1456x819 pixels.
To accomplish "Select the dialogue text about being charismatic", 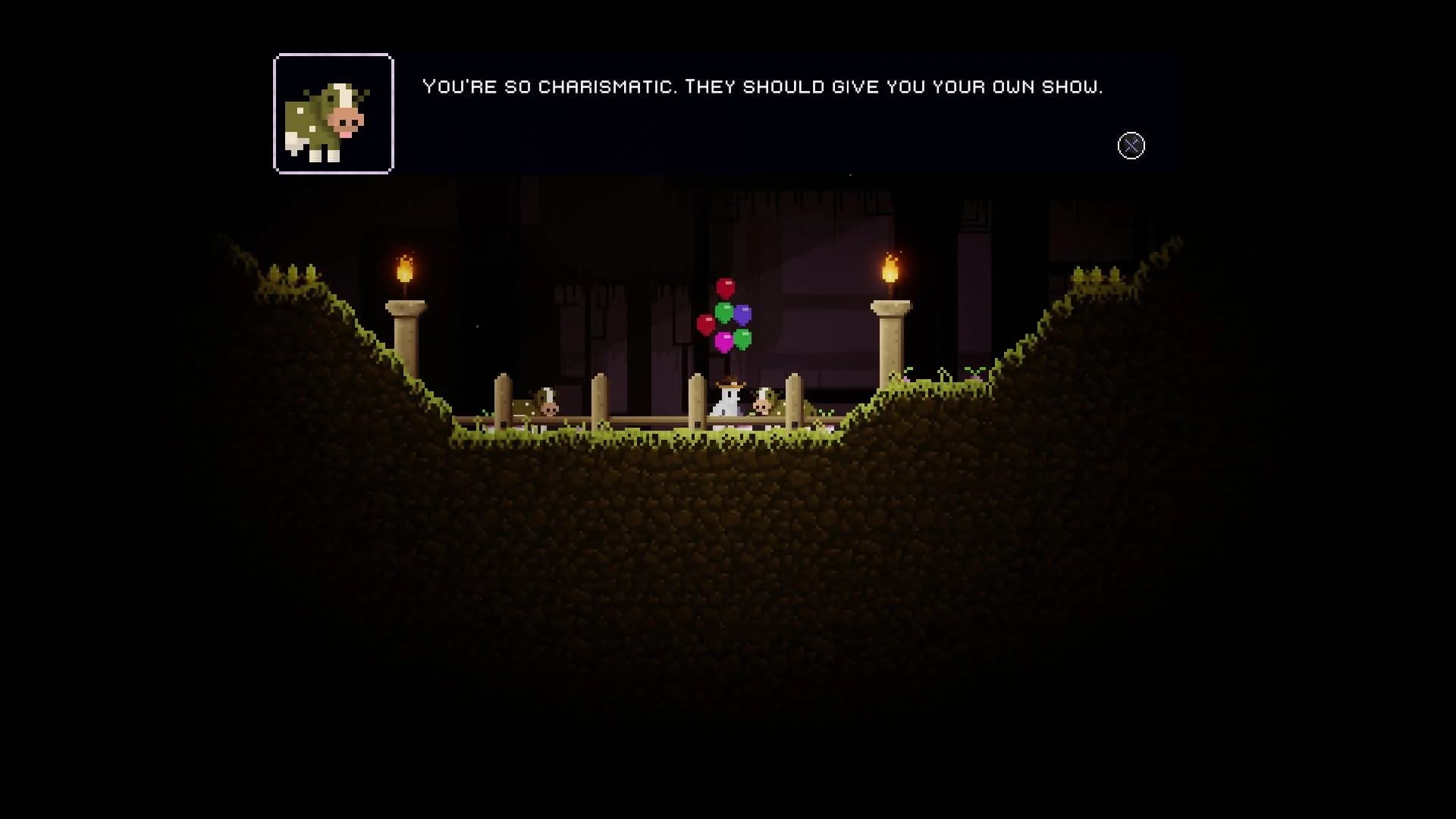I will 762,86.
